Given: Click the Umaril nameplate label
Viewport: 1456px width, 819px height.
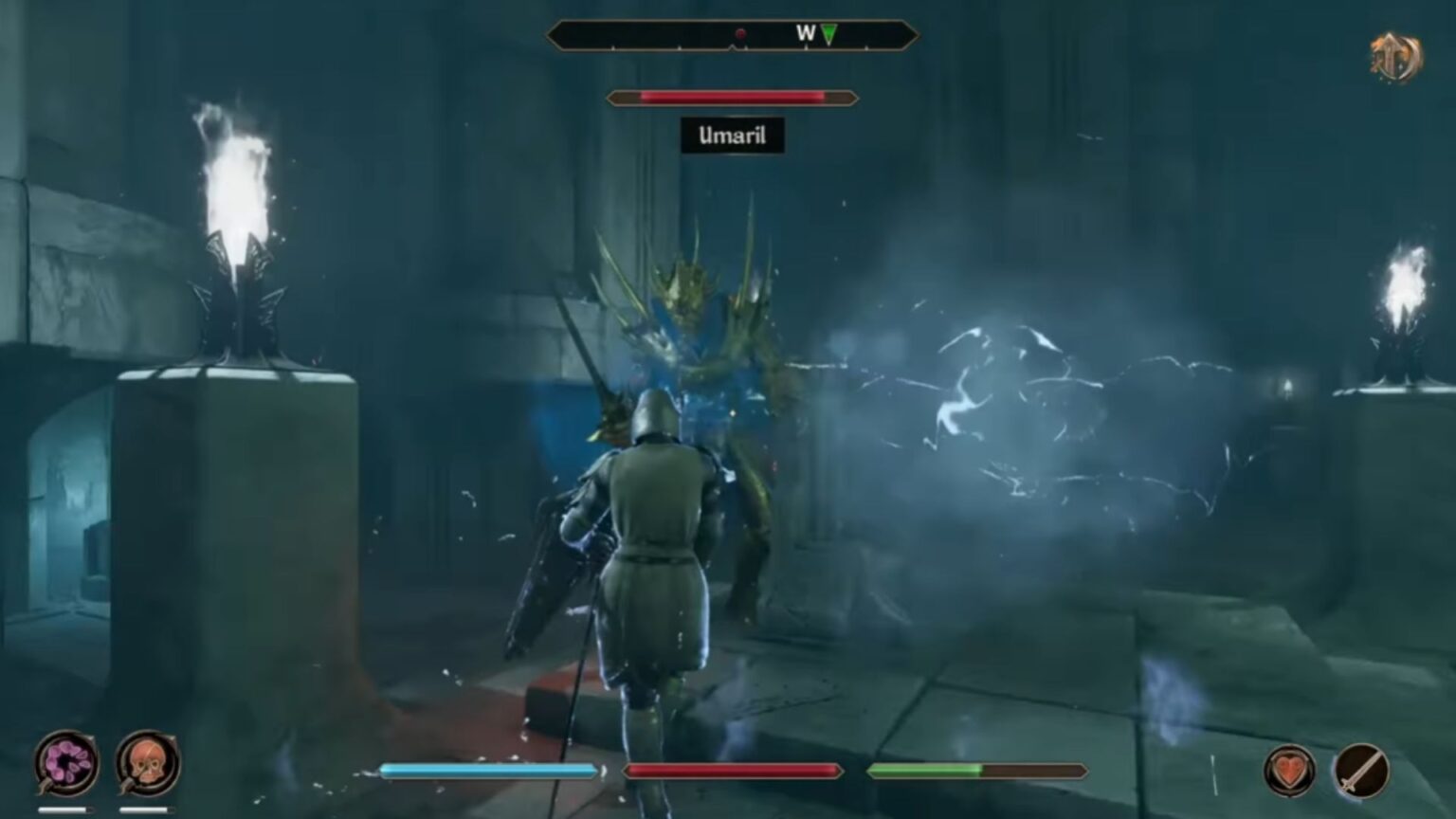Looking at the screenshot, I should pyautogui.click(x=733, y=136).
